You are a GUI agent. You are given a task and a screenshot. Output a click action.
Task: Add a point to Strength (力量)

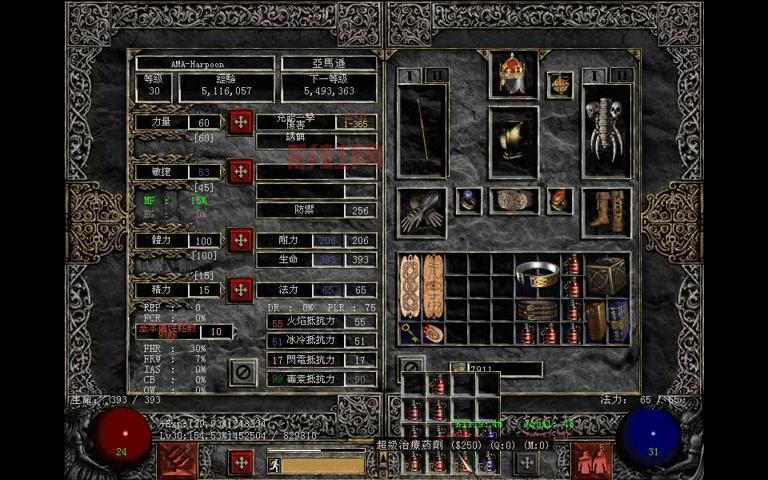pyautogui.click(x=240, y=122)
